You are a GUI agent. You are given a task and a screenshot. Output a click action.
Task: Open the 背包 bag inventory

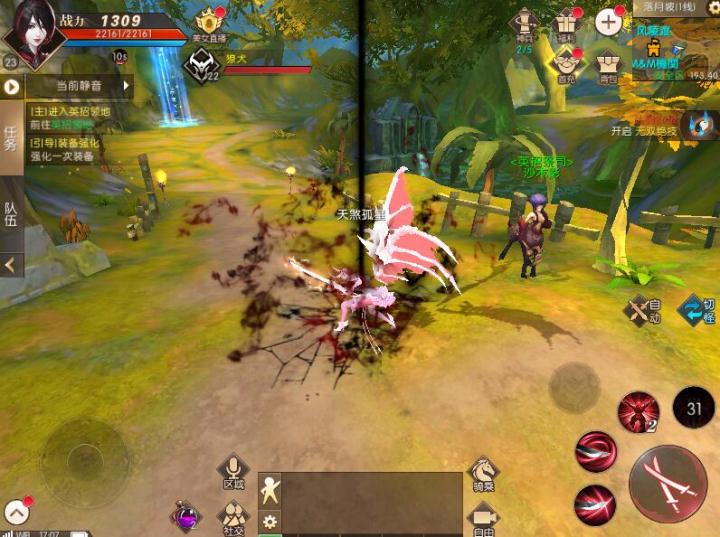[607, 62]
